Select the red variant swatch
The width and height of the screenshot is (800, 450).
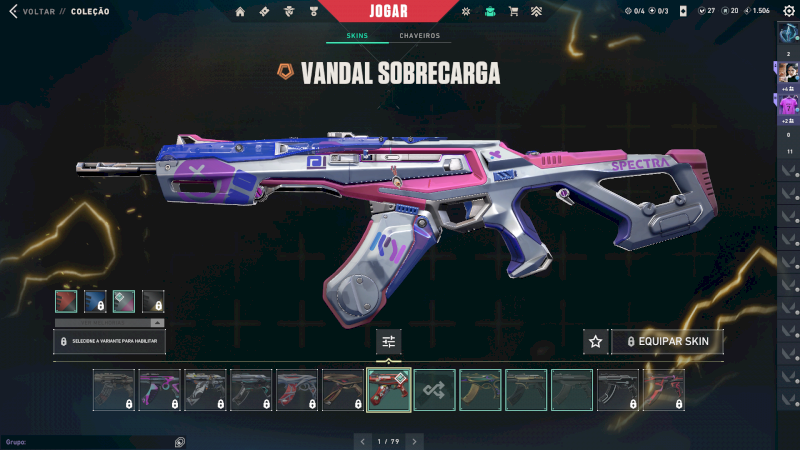(x=66, y=300)
